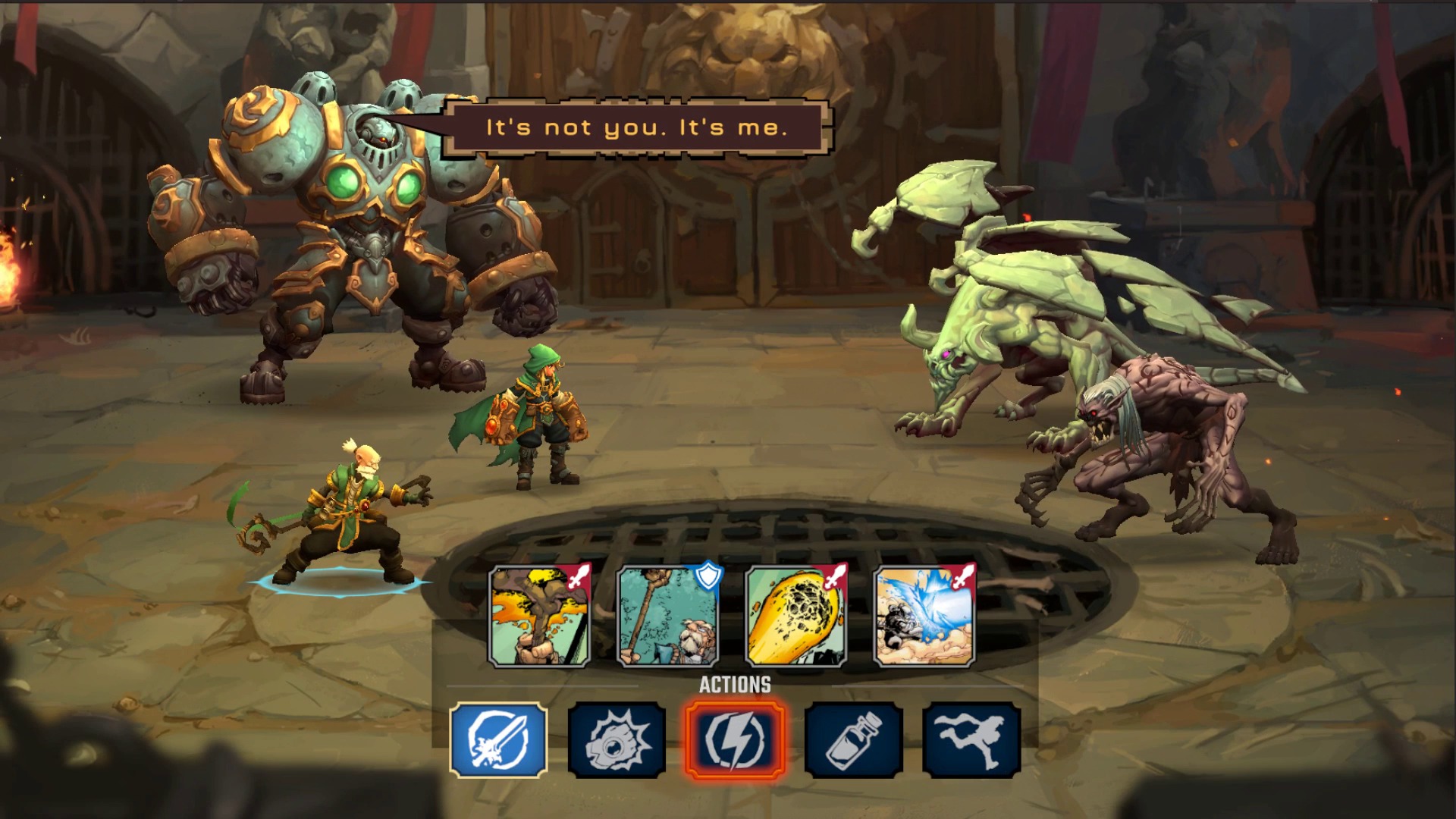
Task: Activate the glowing Burst lightning action
Action: (736, 739)
